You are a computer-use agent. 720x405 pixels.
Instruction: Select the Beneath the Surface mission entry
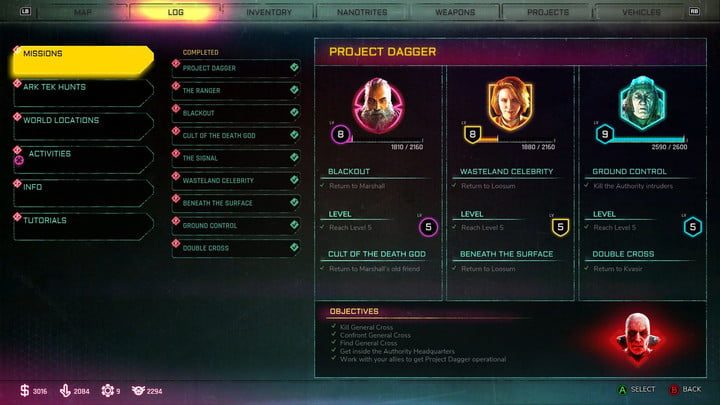236,203
